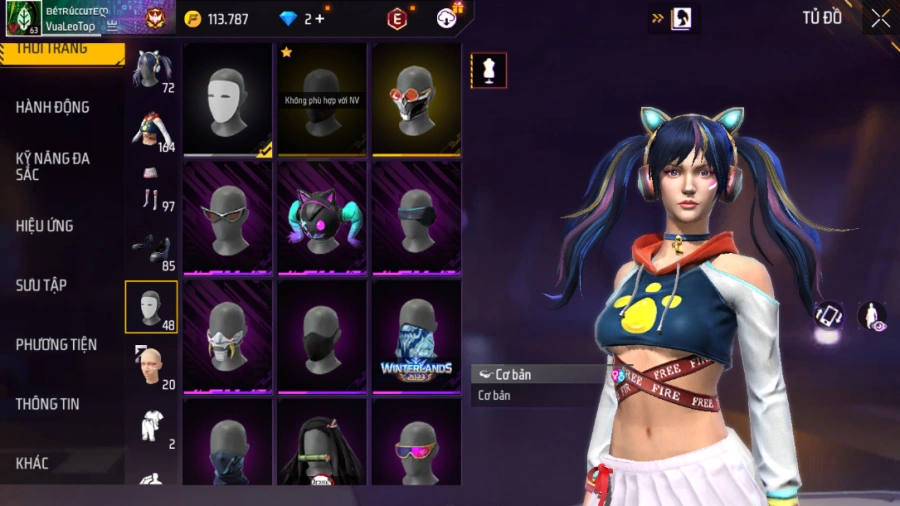Go to the Phương Tiện section
Screen dimensions: 900x506
click(56, 345)
